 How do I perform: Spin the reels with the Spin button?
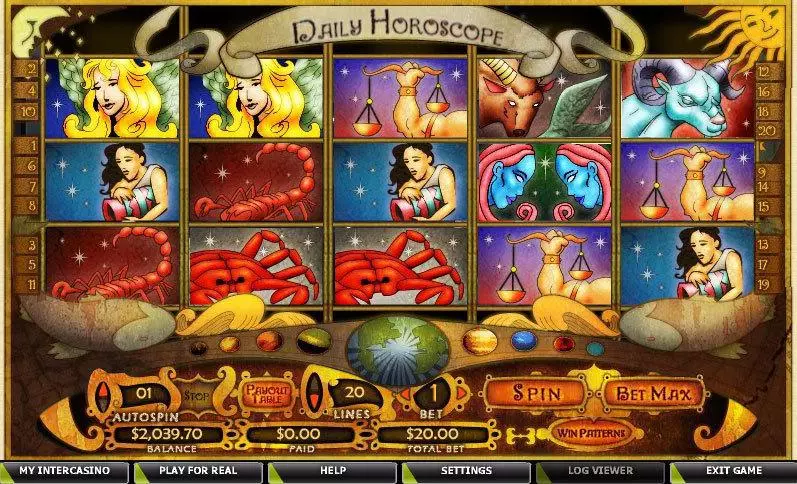point(535,393)
